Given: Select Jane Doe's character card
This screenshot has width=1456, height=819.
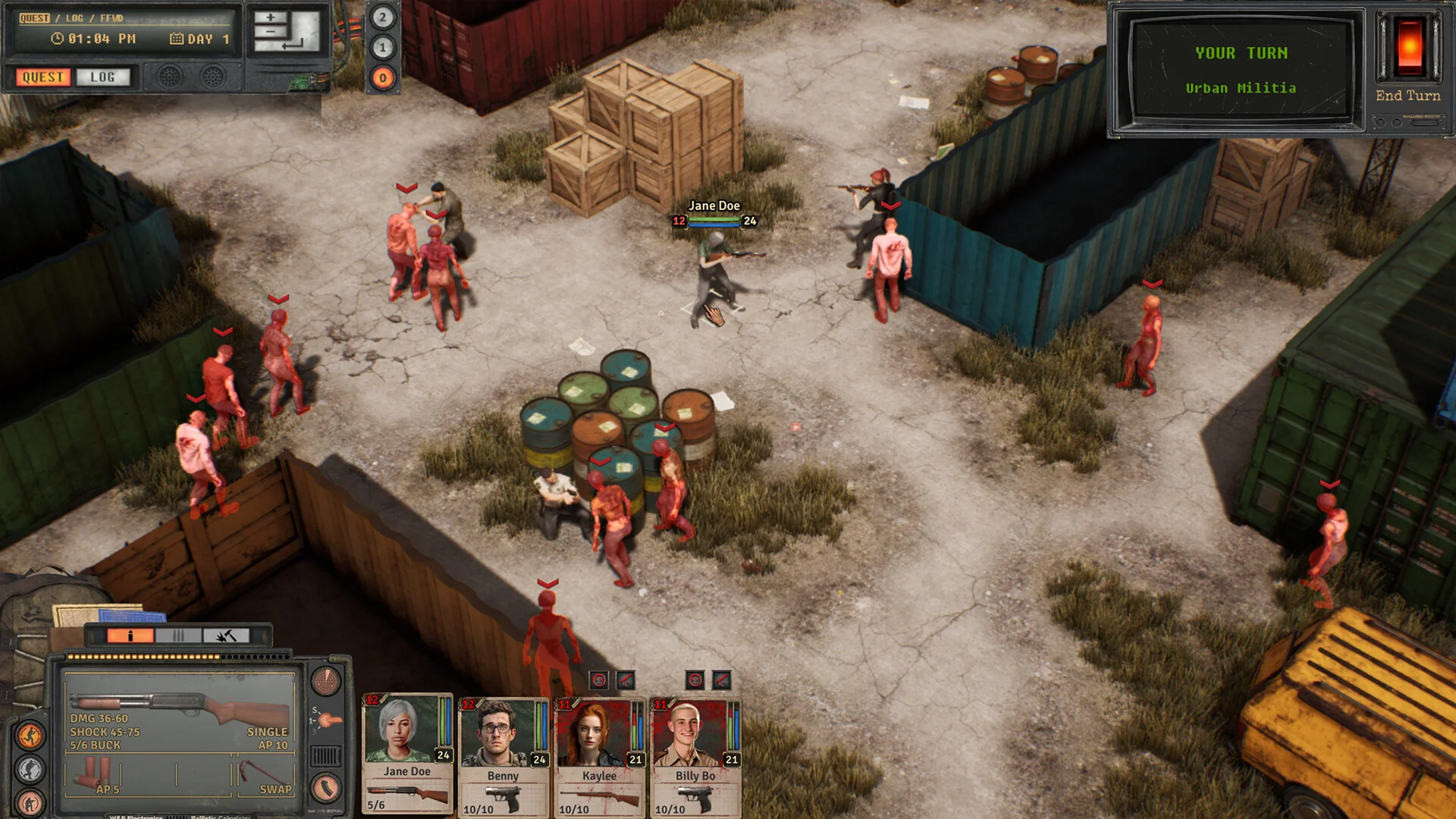Looking at the screenshot, I should click(407, 752).
